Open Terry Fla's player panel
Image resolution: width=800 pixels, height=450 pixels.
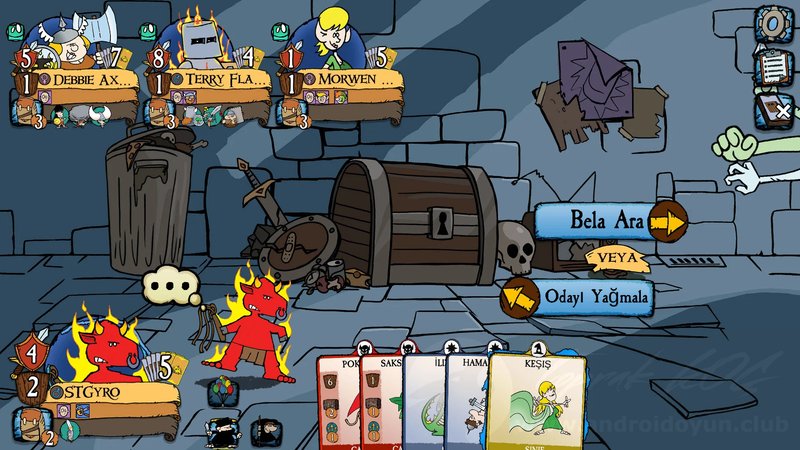[x=215, y=78]
